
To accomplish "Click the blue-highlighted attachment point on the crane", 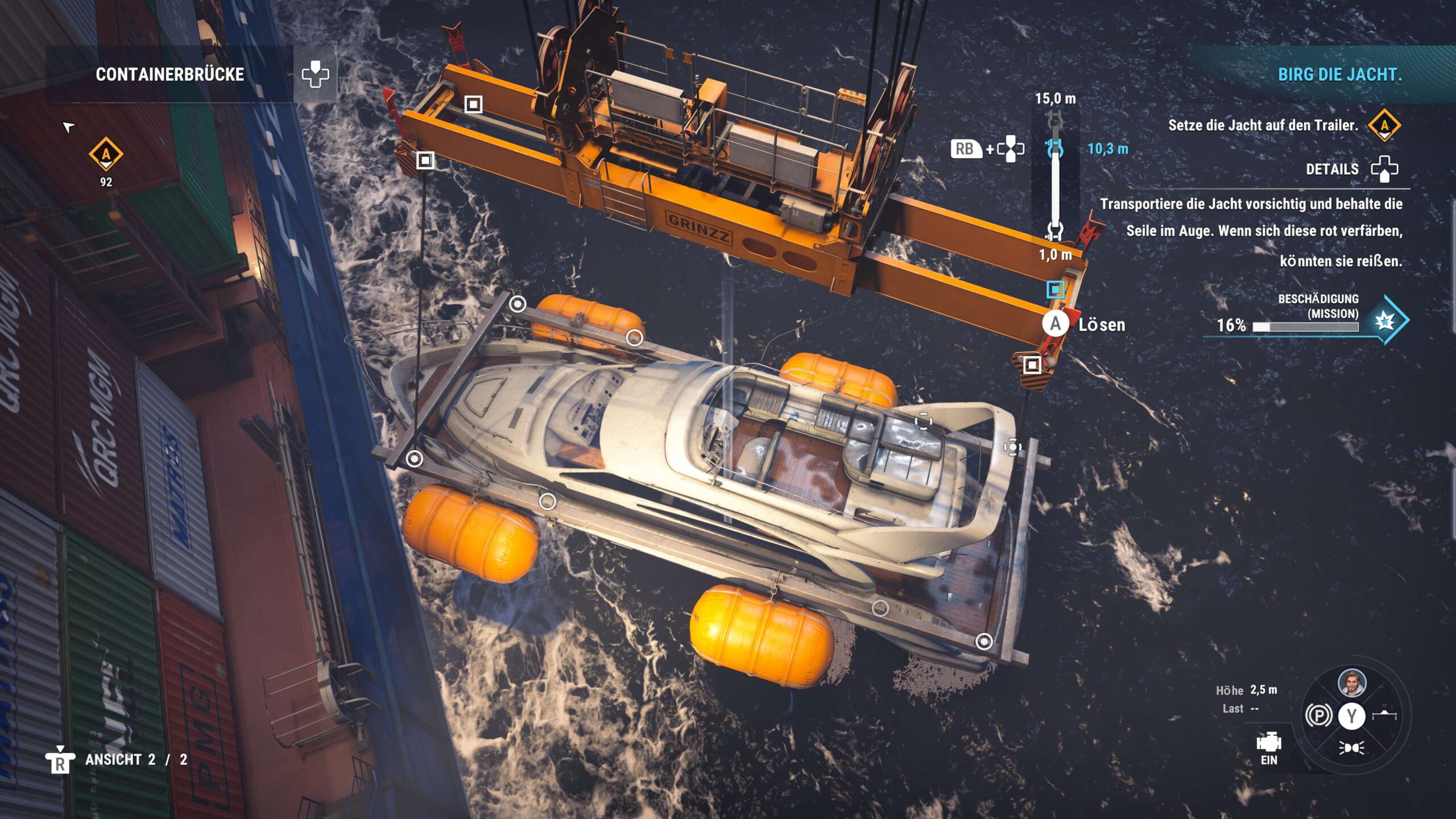I will [1056, 289].
